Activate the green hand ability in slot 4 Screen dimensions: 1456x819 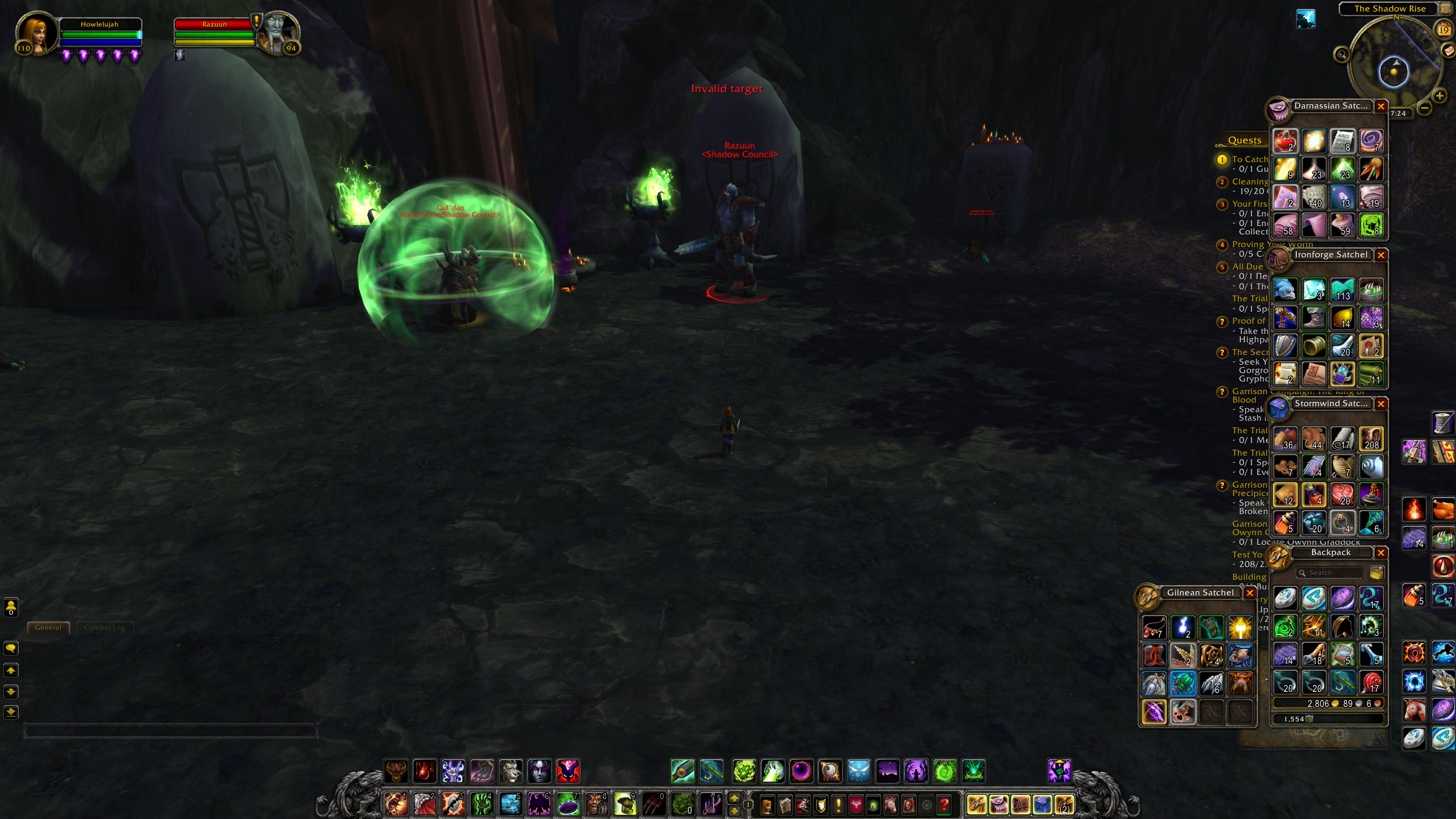tap(482, 804)
